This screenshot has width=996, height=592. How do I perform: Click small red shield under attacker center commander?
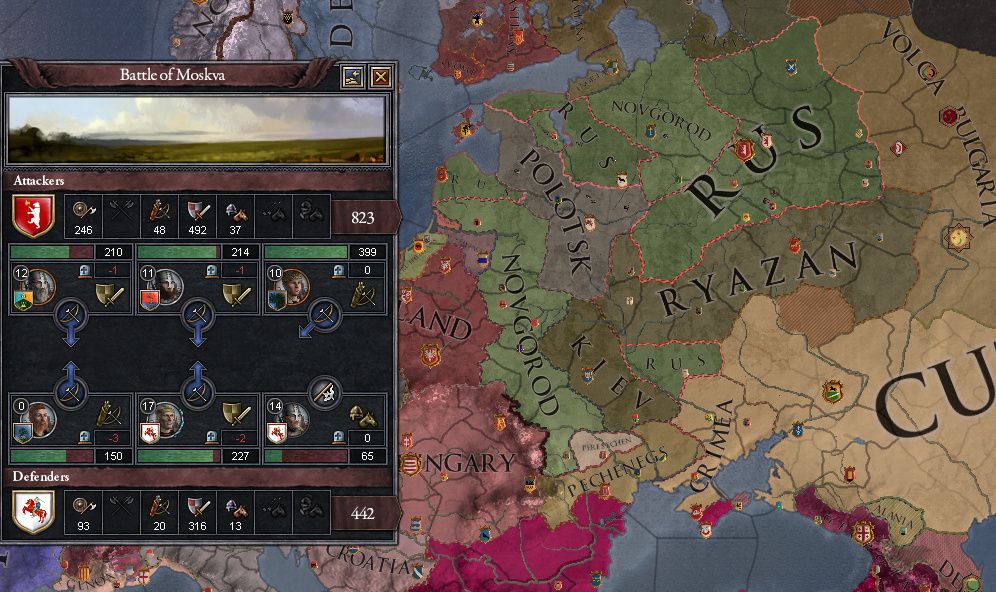click(149, 301)
